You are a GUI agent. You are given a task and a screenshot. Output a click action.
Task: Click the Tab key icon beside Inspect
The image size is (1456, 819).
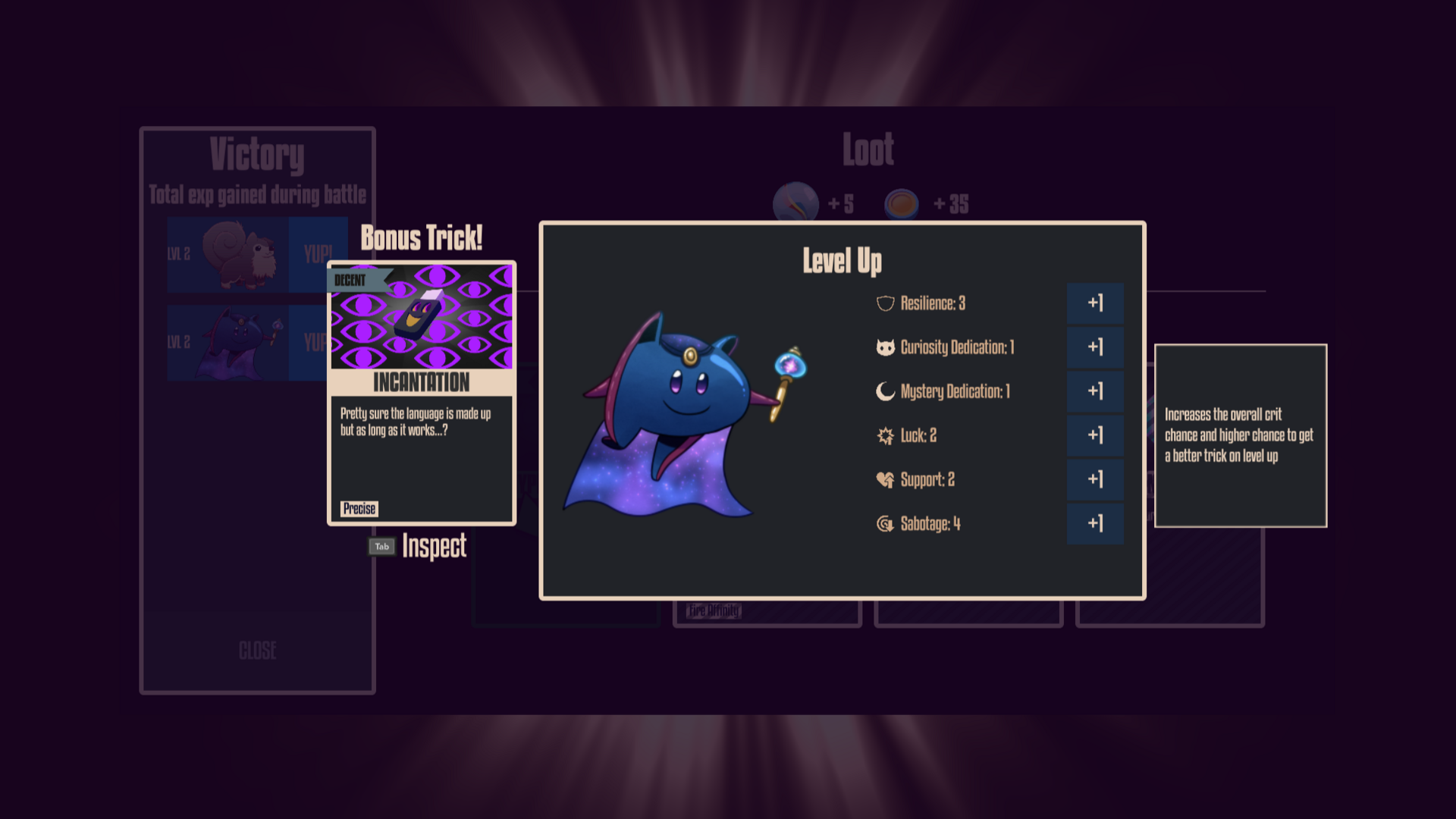[383, 546]
